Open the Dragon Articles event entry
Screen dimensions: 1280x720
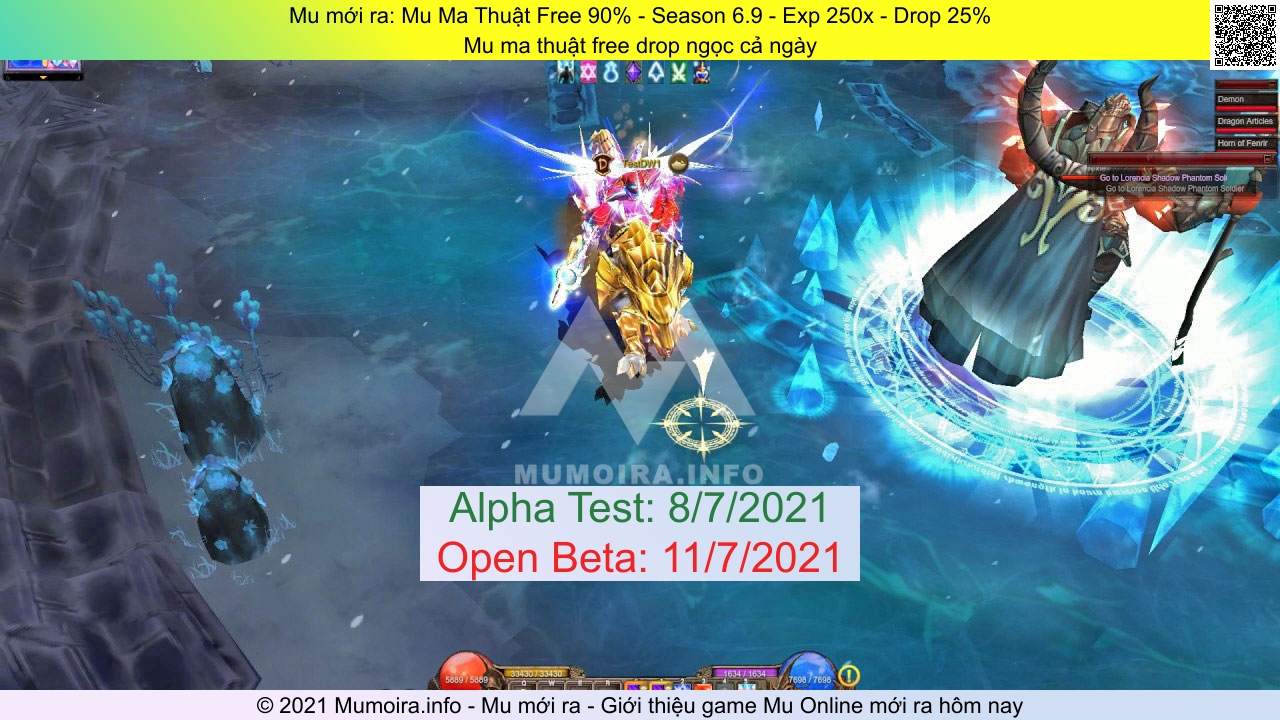coord(1243,121)
